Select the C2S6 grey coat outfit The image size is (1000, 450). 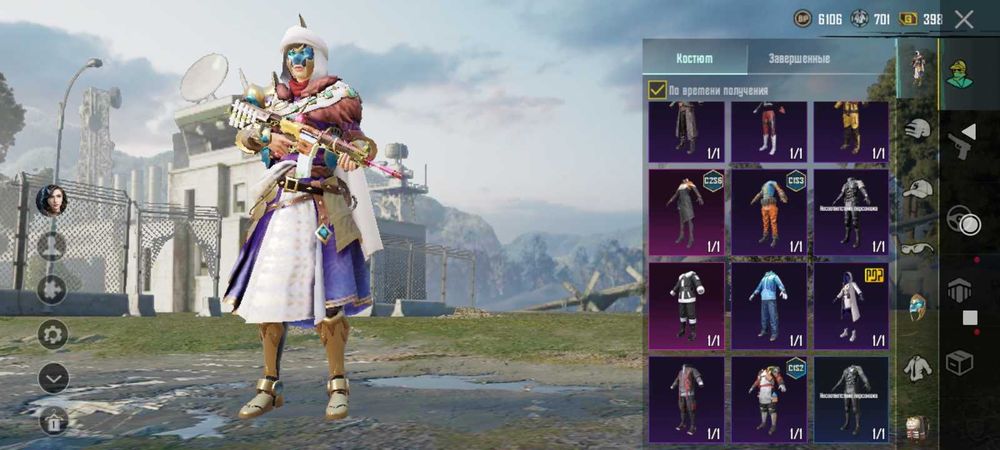pos(686,212)
